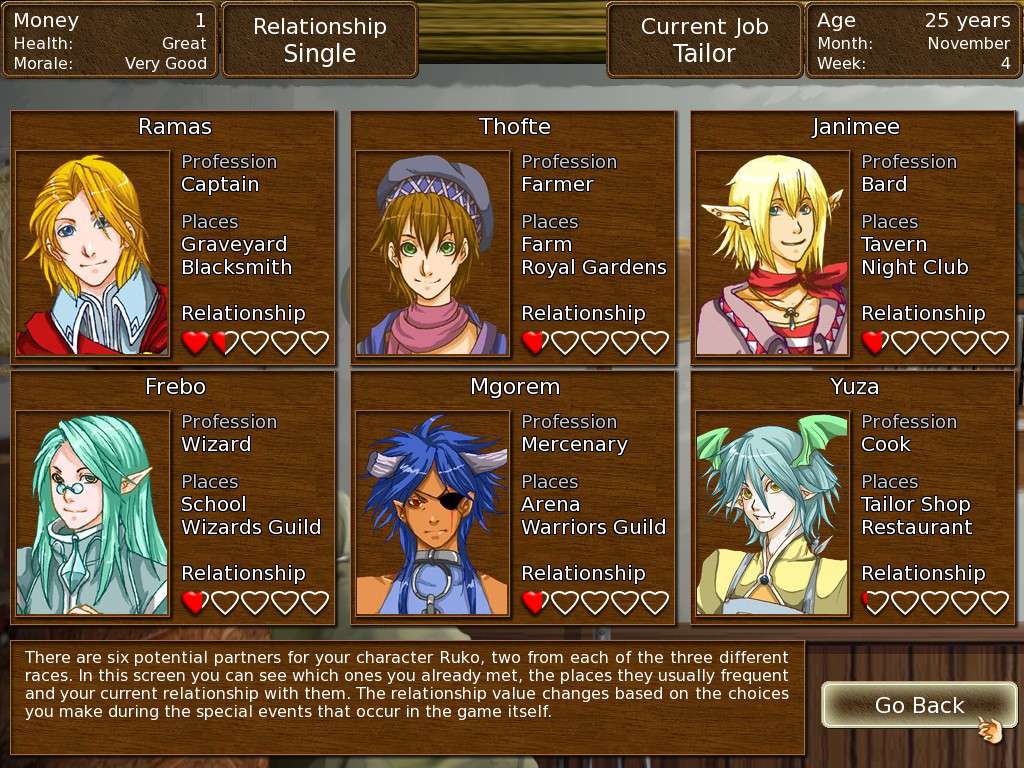This screenshot has width=1024, height=768.
Task: Open the Relationship Single panel
Action: [319, 40]
